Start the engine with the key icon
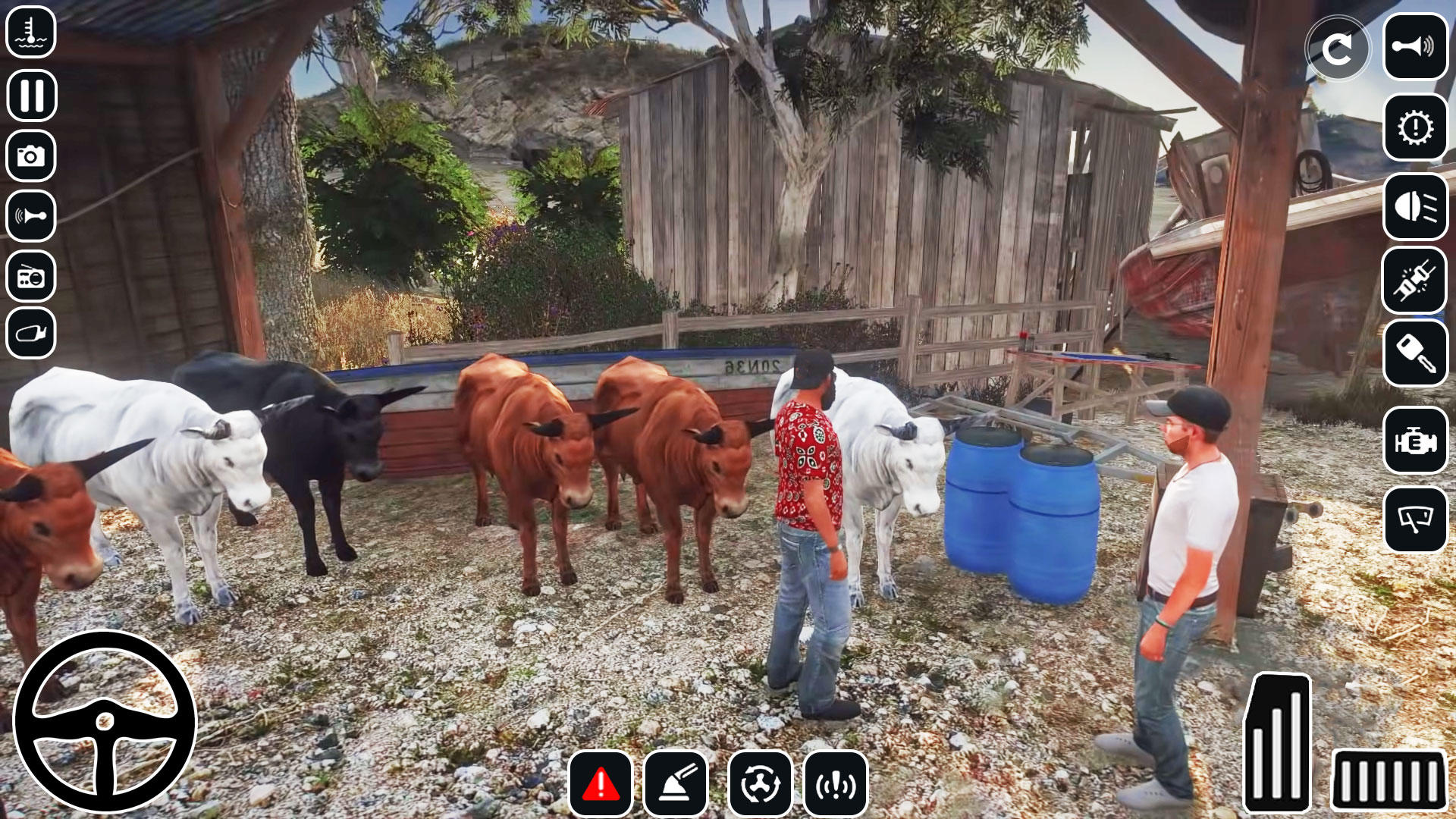Viewport: 1456px width, 819px height. coord(1415,353)
